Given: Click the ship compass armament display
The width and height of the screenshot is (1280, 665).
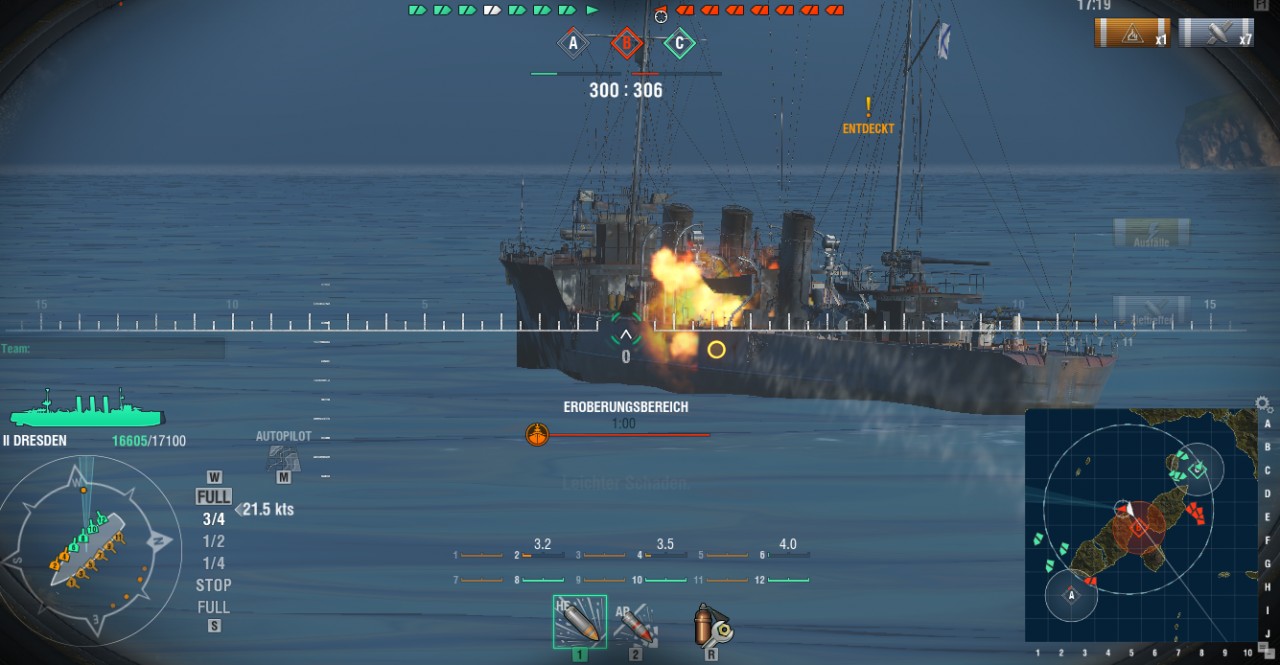Looking at the screenshot, I should (84, 550).
